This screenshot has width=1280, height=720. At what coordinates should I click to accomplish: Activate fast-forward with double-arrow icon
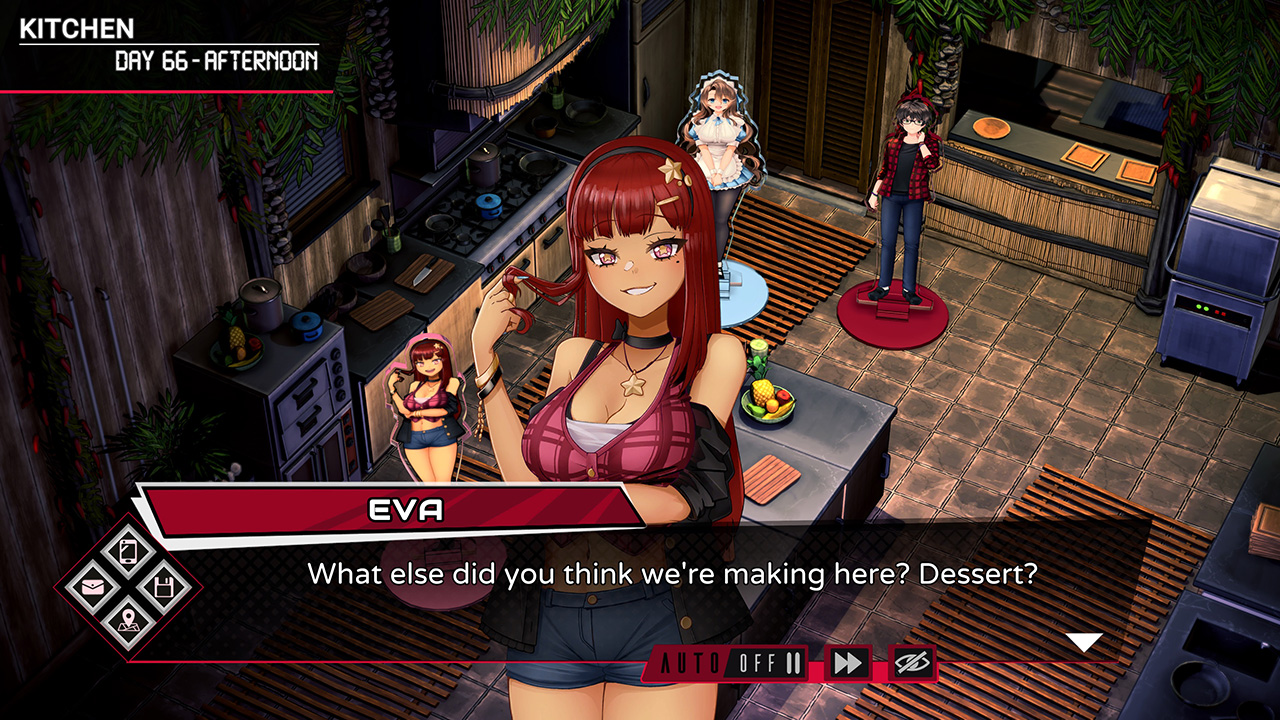(x=848, y=662)
